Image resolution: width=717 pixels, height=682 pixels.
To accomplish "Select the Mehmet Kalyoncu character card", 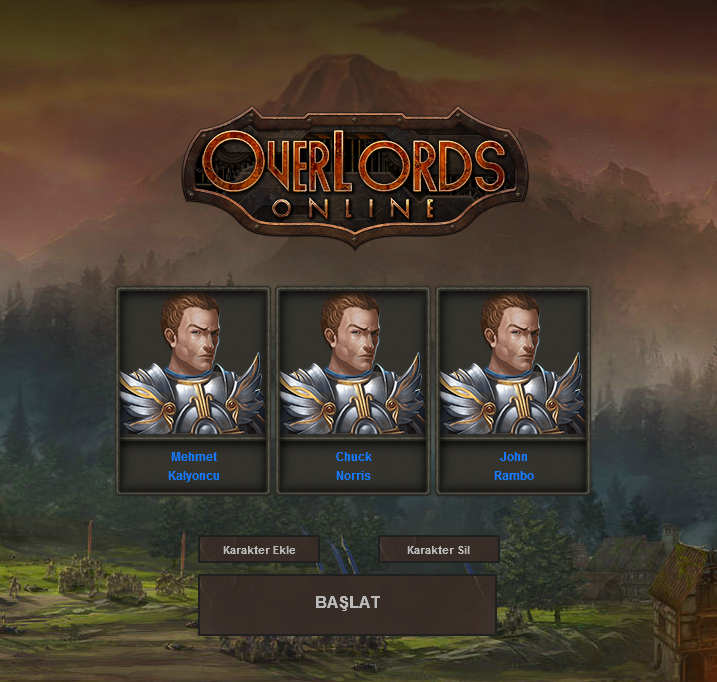I will 193,390.
